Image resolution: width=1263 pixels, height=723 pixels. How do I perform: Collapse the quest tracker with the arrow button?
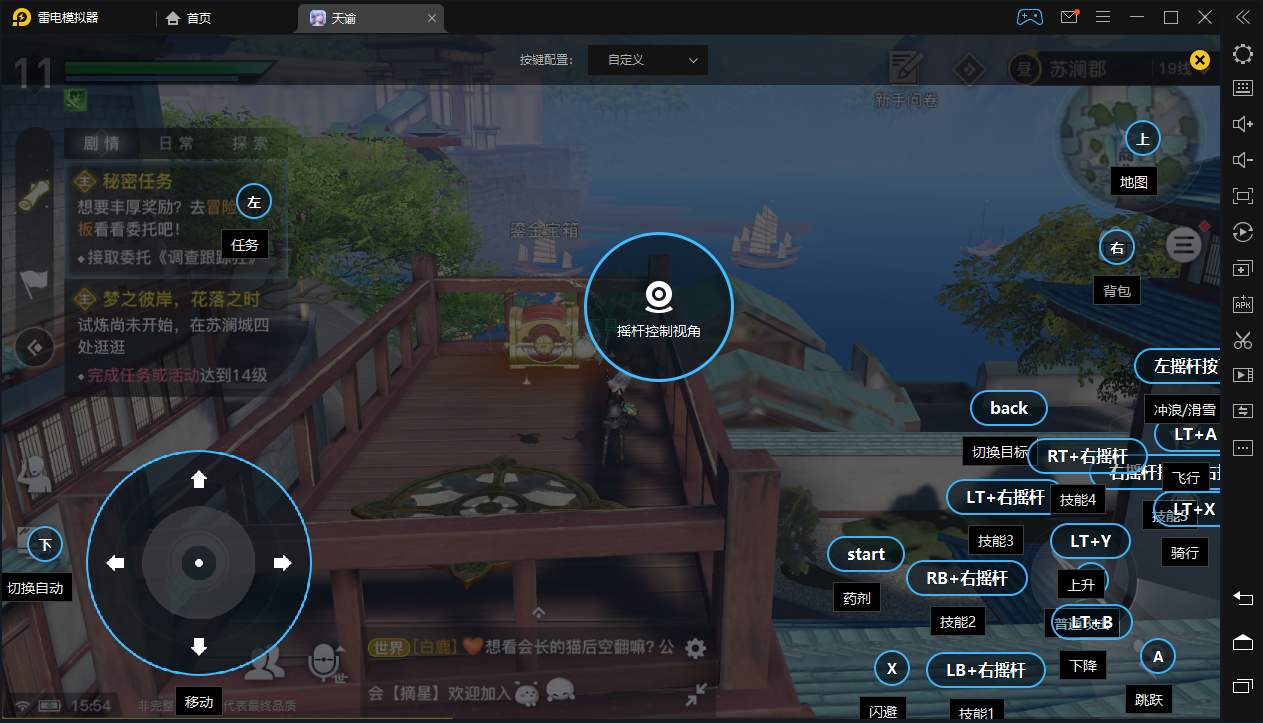tap(36, 347)
